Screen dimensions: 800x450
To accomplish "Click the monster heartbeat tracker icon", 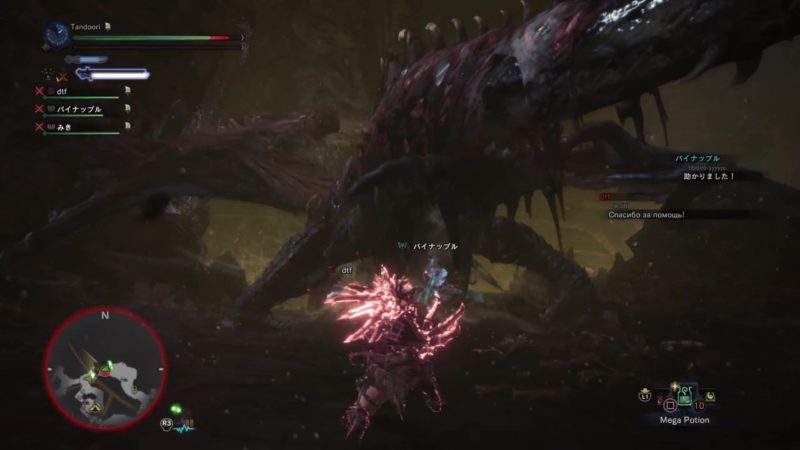I will (183, 425).
